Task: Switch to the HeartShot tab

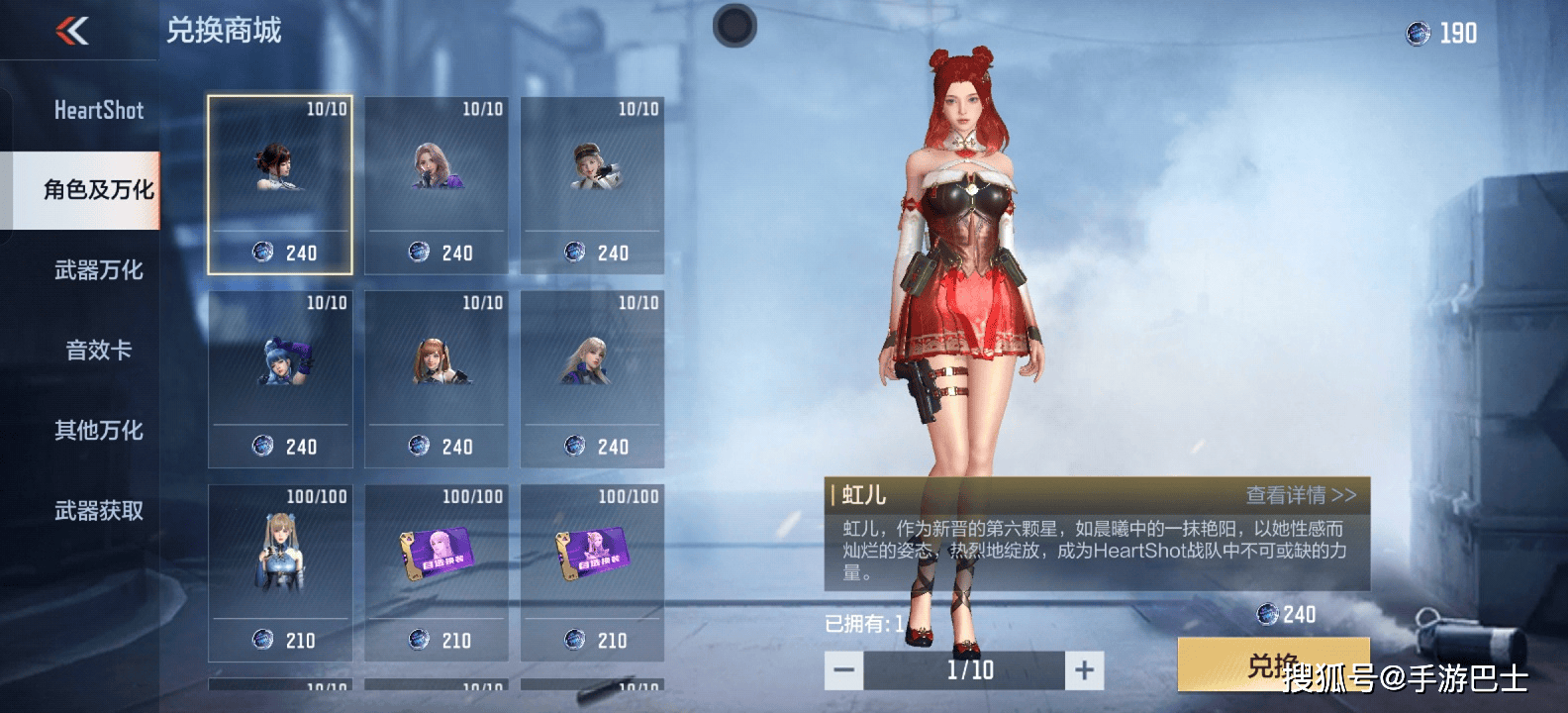Action: [98, 110]
